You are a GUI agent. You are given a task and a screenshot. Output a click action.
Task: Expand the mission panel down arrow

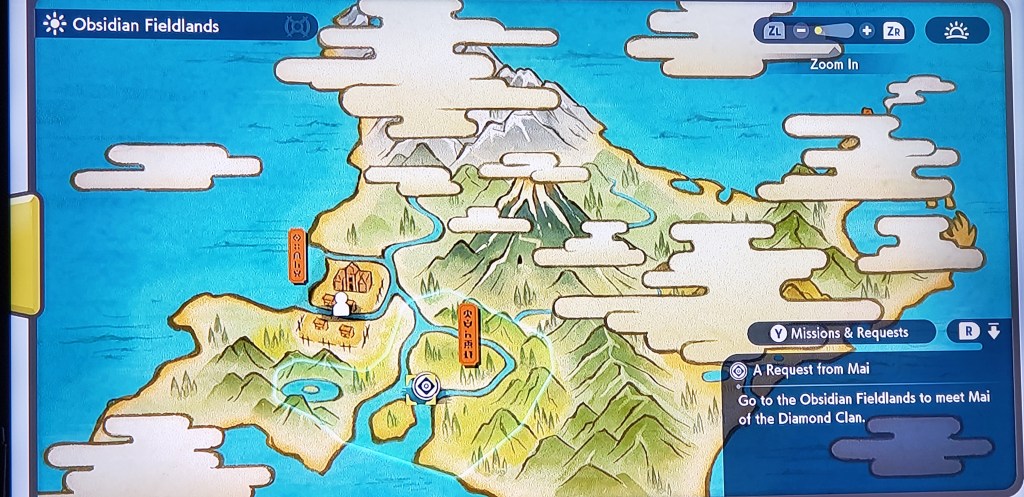click(993, 332)
